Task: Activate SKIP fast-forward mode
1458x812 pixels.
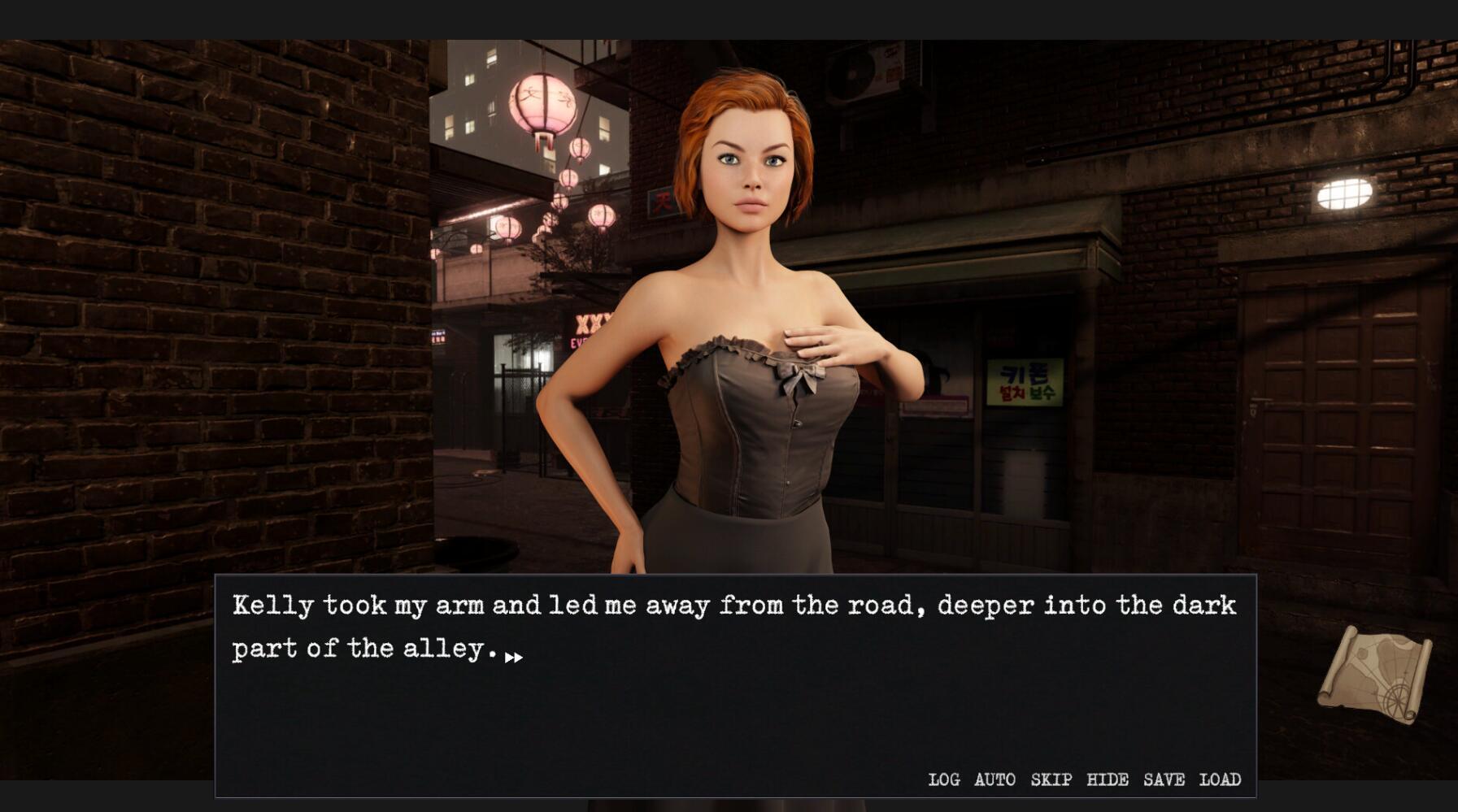Action: 1050,779
